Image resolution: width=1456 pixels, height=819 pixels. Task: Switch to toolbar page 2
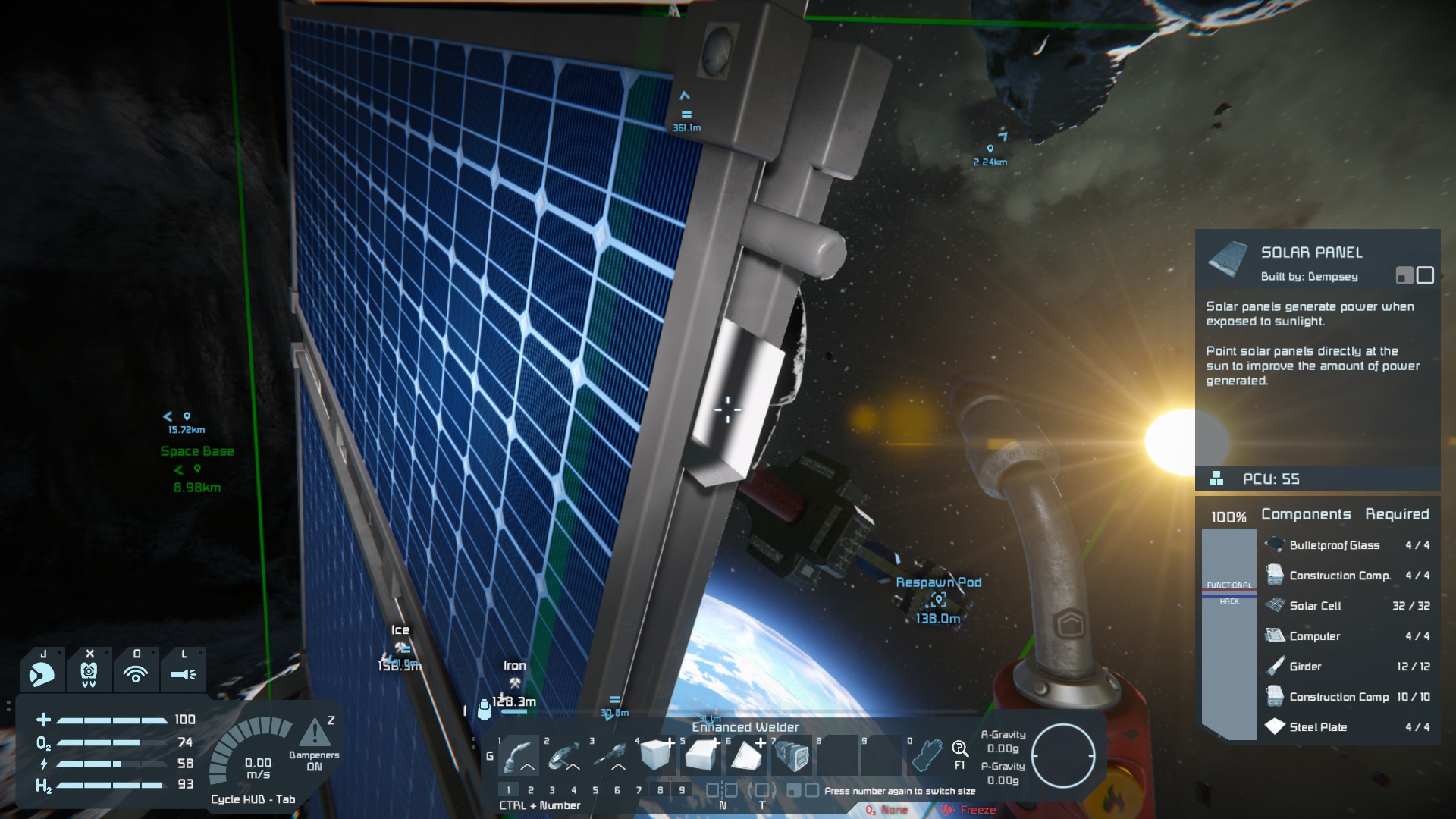click(x=531, y=790)
